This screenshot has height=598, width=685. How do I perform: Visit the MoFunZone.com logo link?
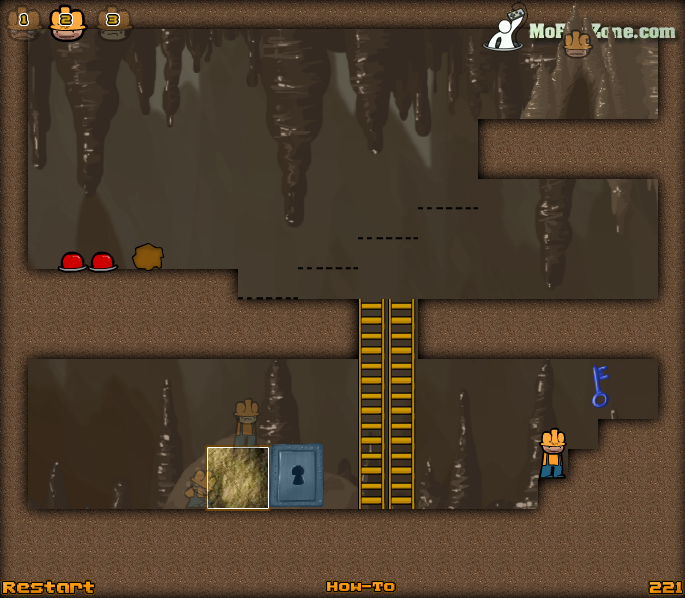pos(582,30)
